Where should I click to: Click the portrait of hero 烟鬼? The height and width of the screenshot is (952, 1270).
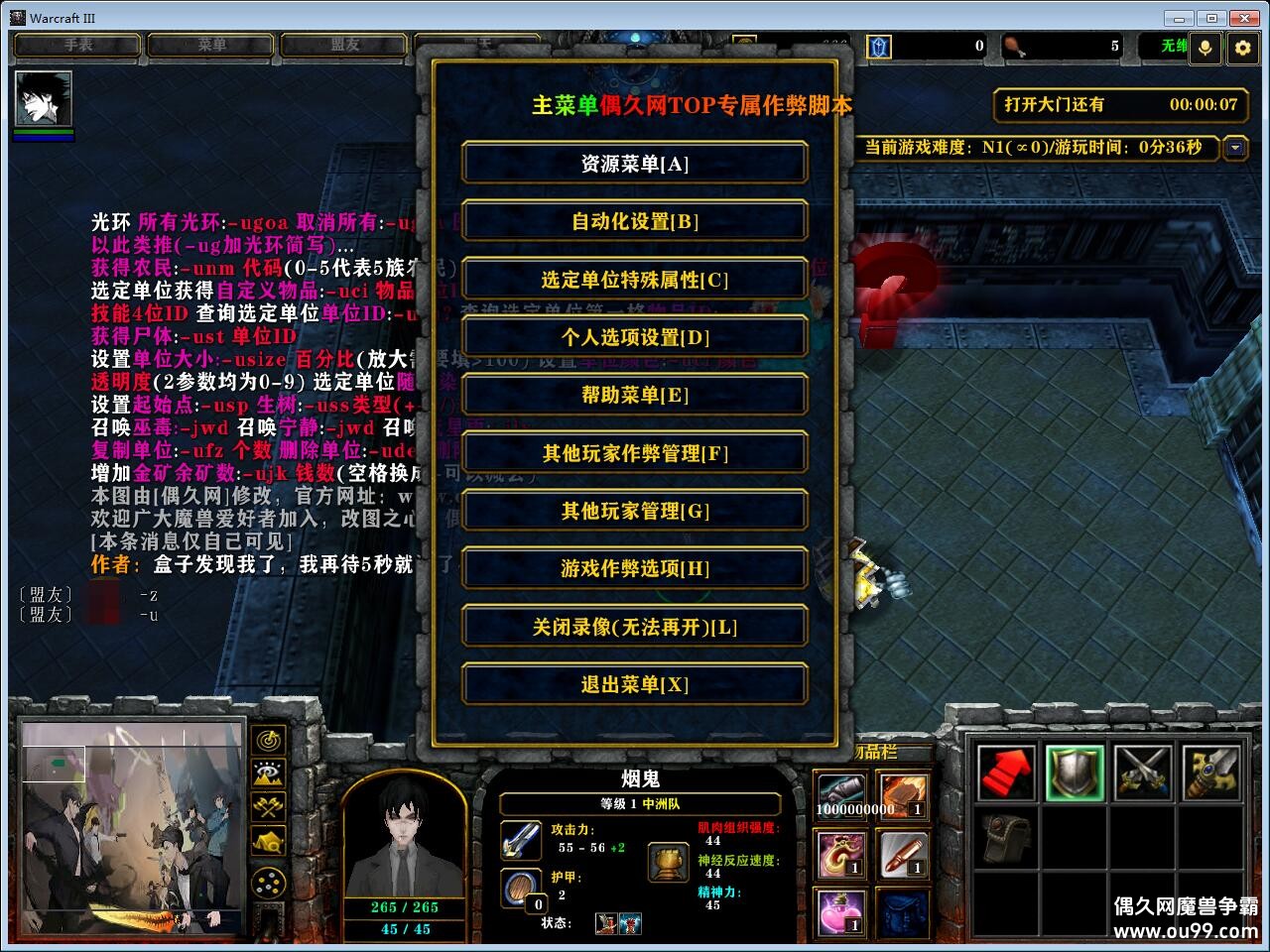pyautogui.click(x=405, y=843)
